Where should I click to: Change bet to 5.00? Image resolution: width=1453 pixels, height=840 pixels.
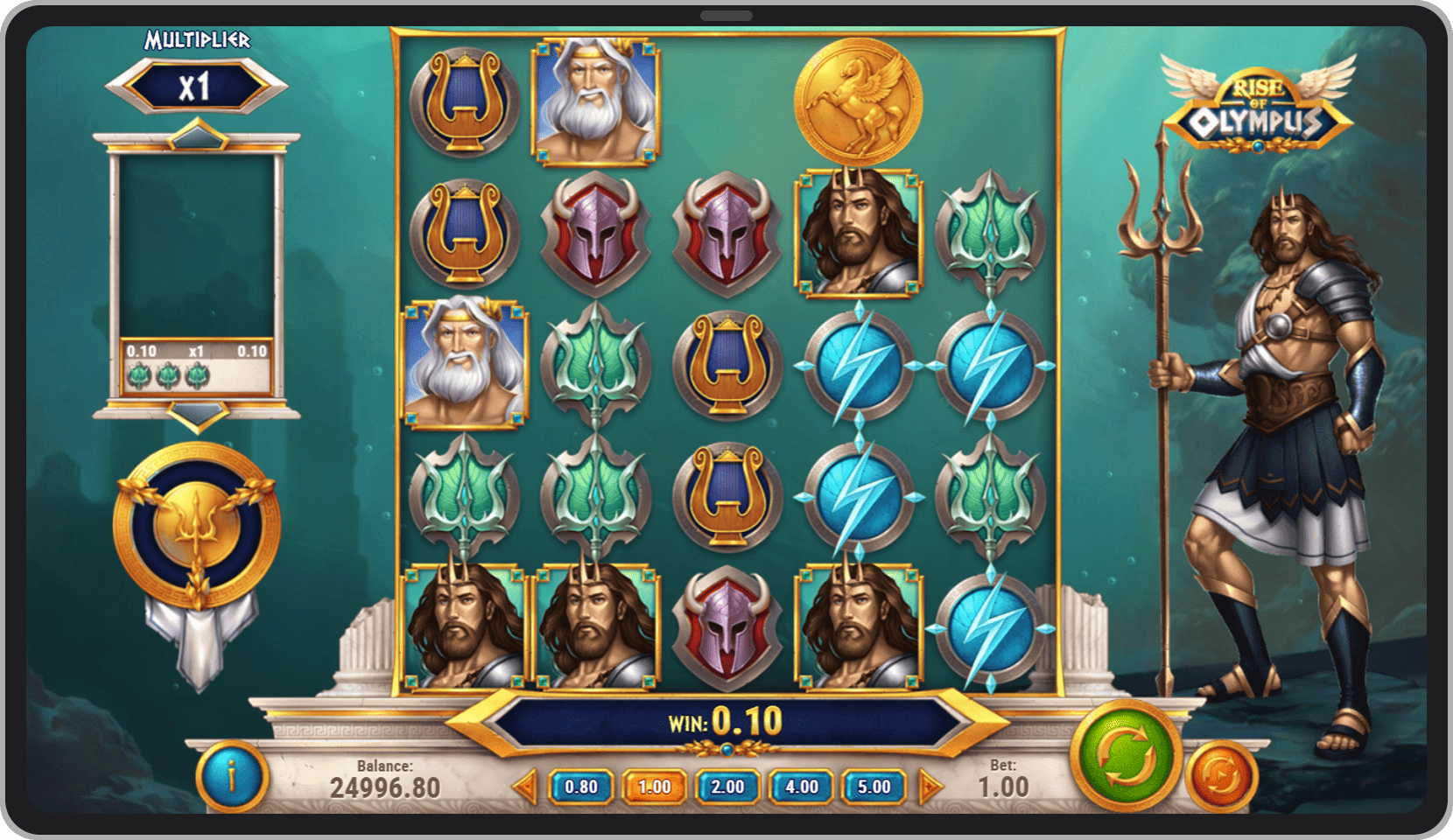[x=874, y=787]
